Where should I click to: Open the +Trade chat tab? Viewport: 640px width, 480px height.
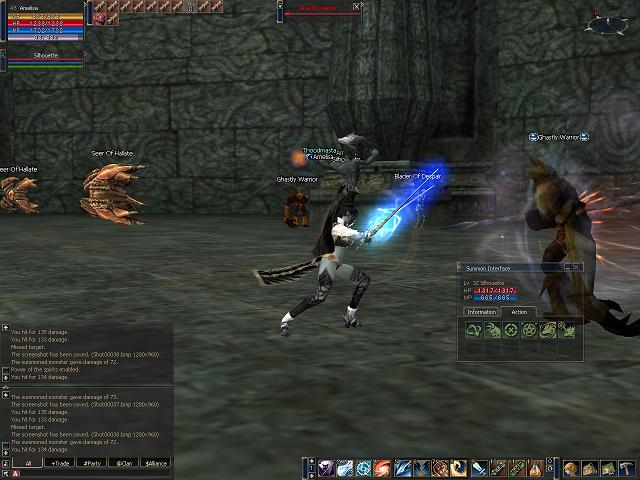(x=59, y=463)
